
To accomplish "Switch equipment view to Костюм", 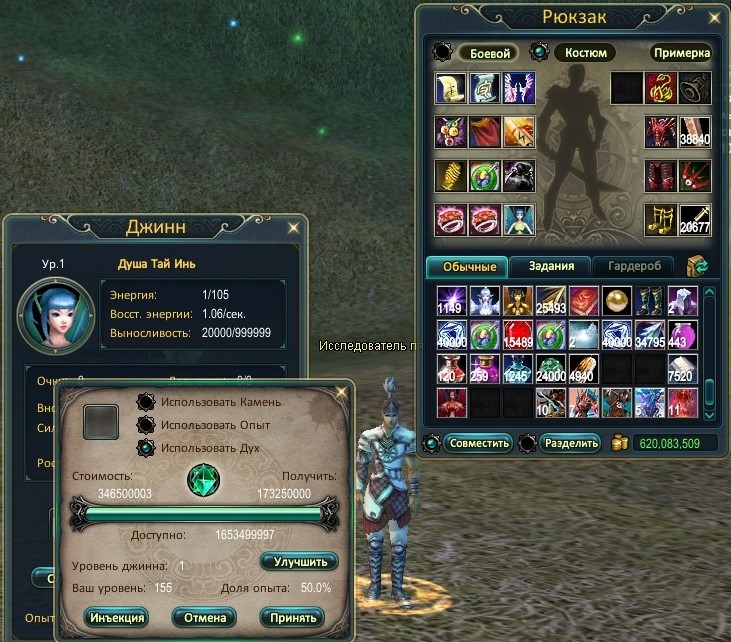I will (582, 53).
